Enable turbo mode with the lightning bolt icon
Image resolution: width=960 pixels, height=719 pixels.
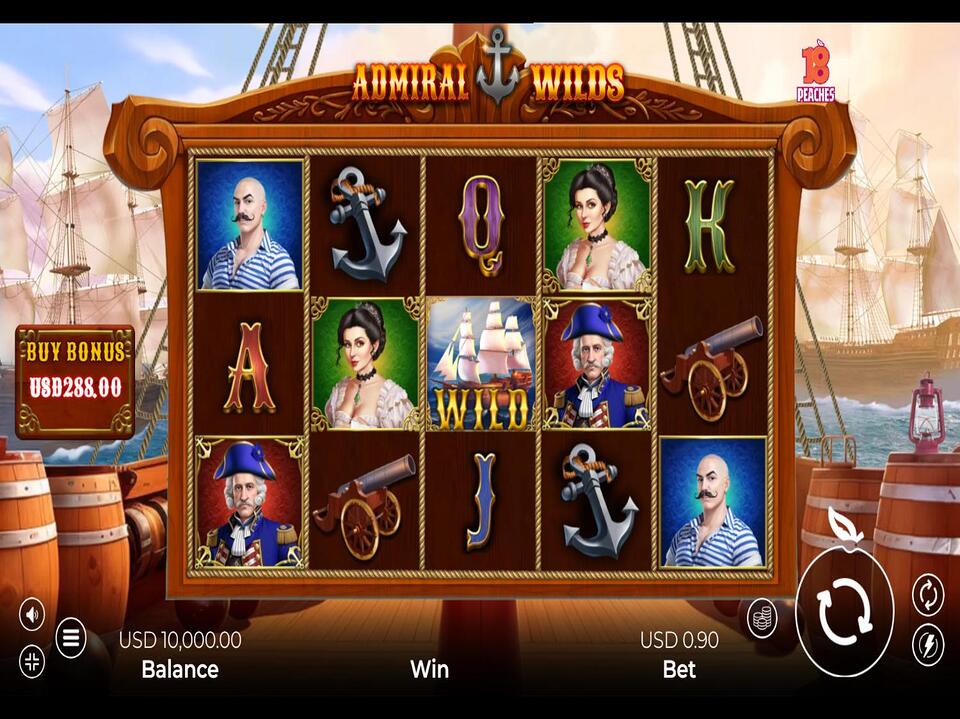[928, 645]
